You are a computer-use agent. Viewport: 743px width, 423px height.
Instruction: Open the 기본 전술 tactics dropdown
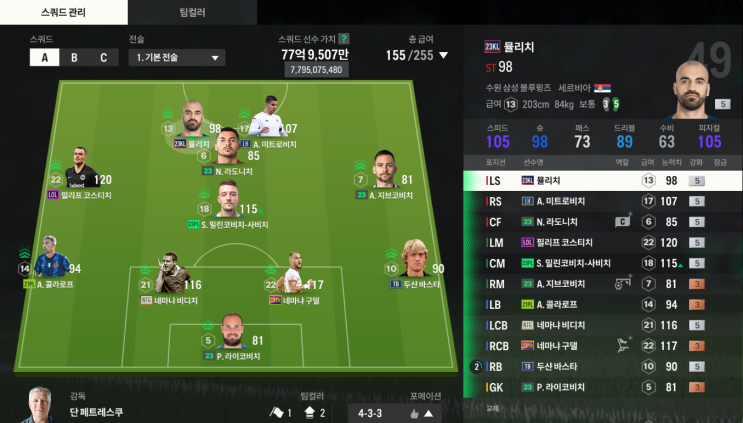[176, 57]
